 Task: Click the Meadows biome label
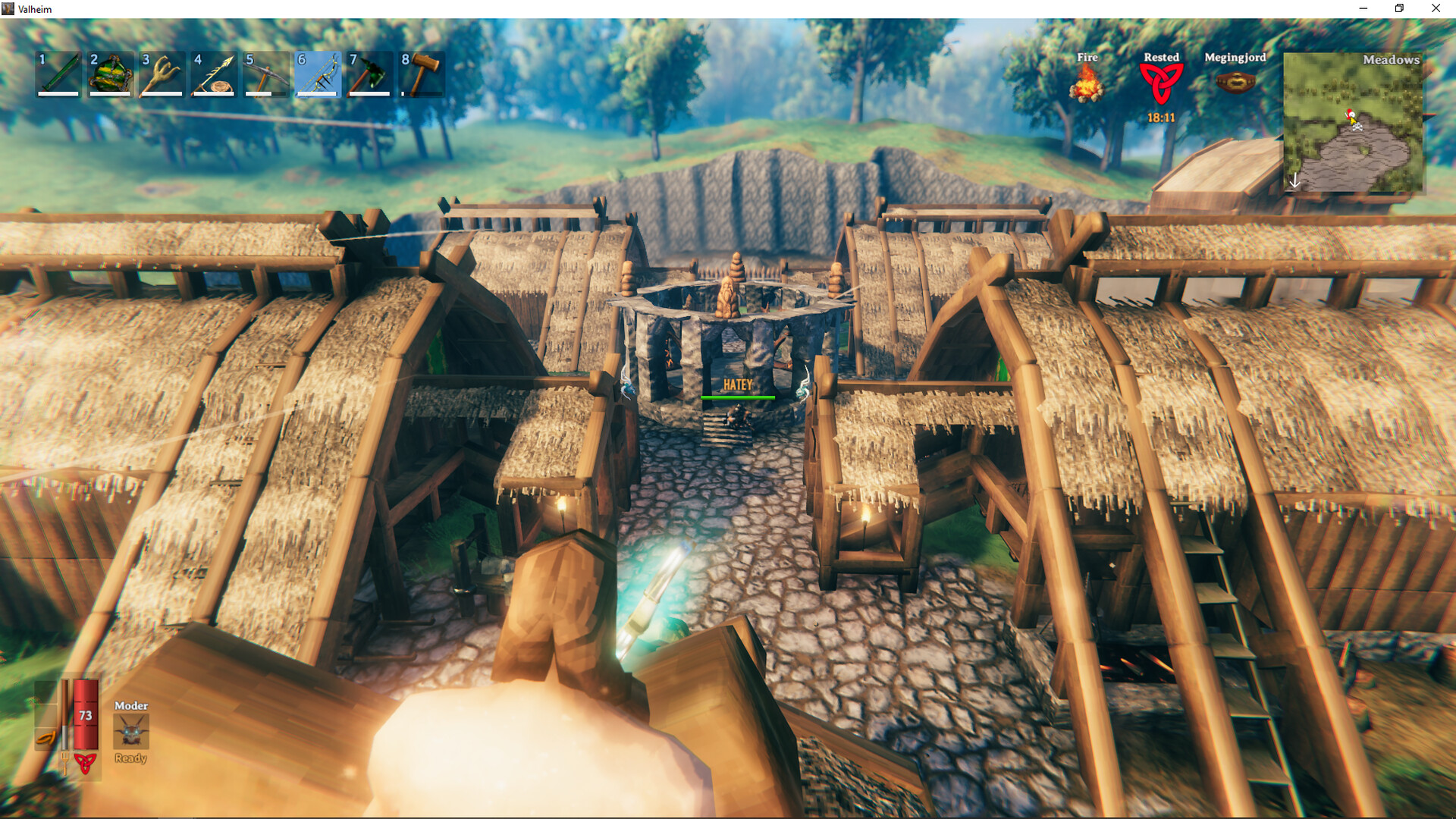tap(1392, 59)
